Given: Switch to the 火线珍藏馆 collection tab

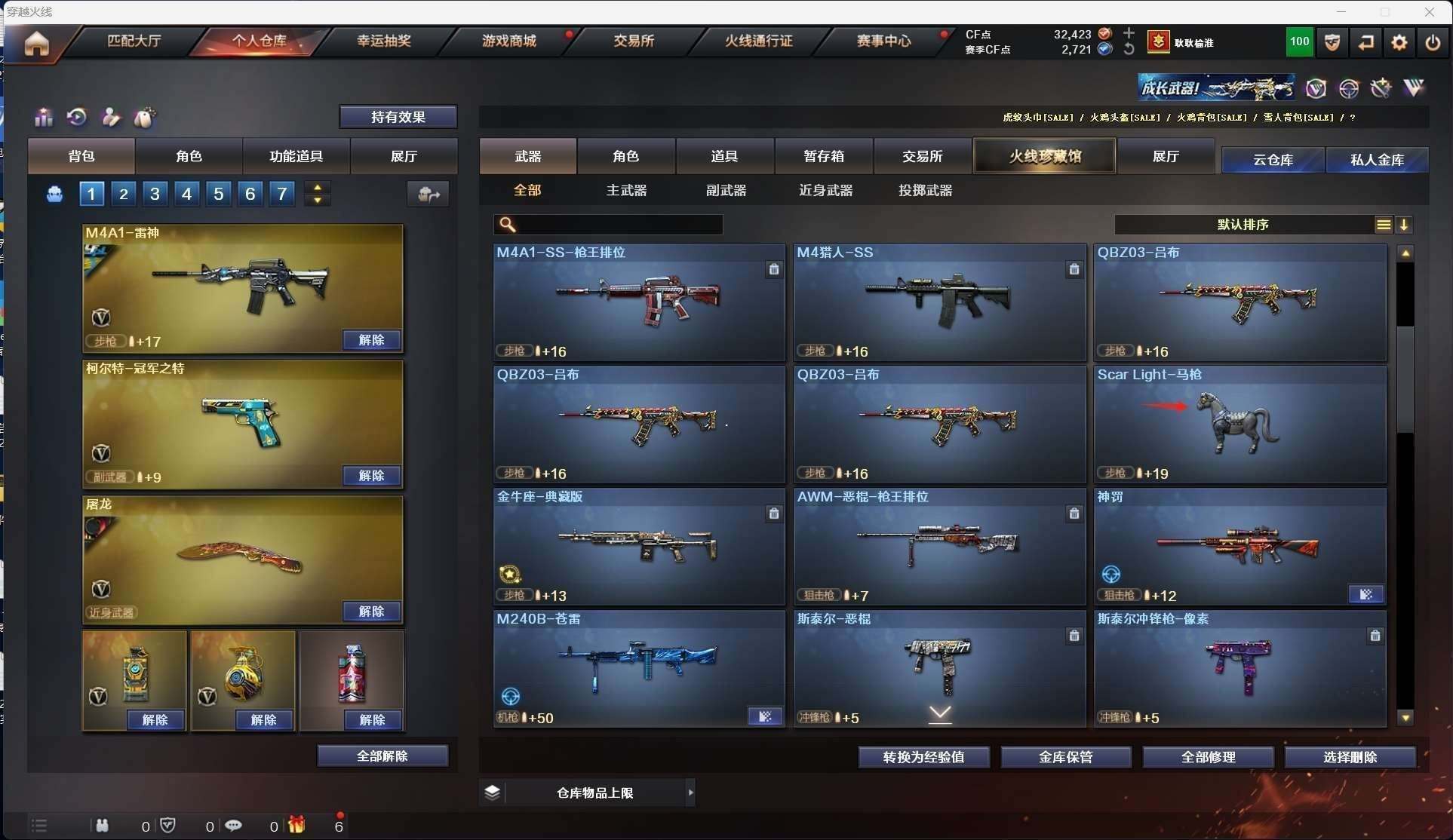Looking at the screenshot, I should [x=1045, y=156].
